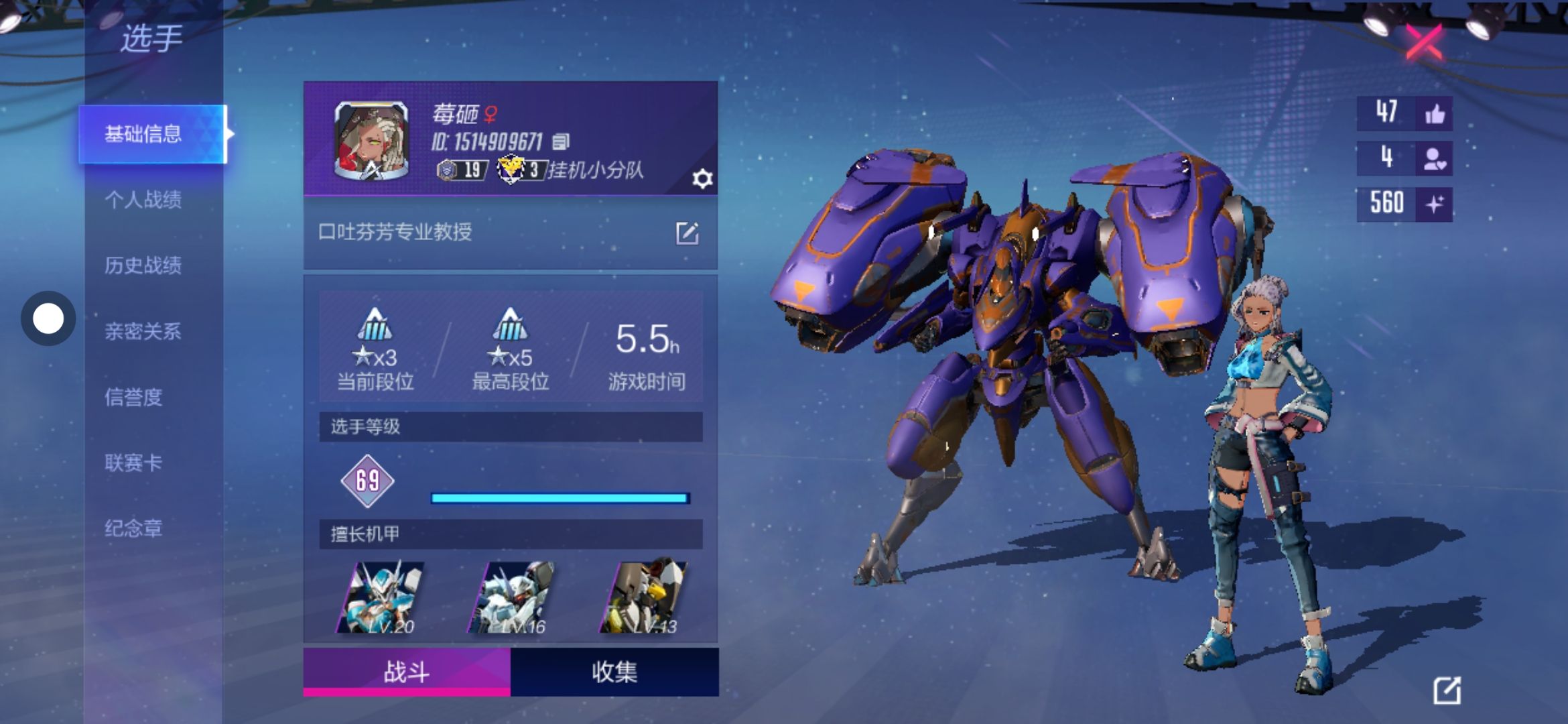Open the 联赛卡 tab
This screenshot has height=724, width=1568.
click(x=134, y=463)
